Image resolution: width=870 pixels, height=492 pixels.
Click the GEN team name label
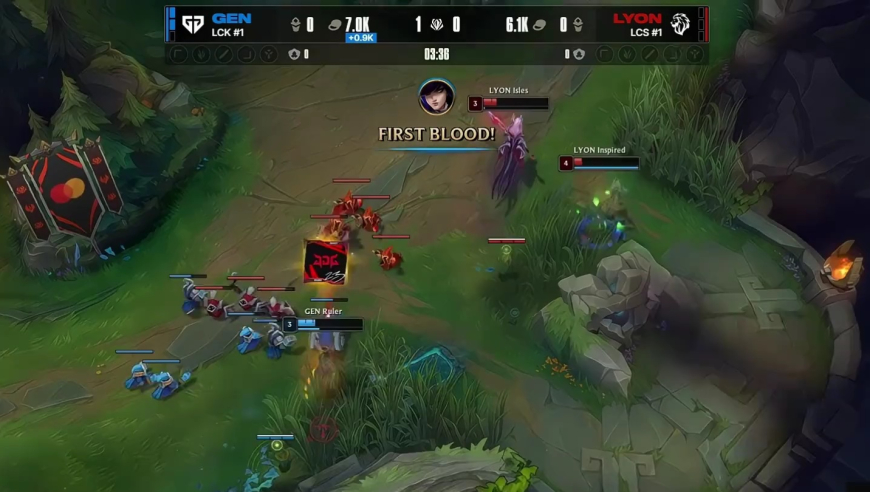click(231, 18)
